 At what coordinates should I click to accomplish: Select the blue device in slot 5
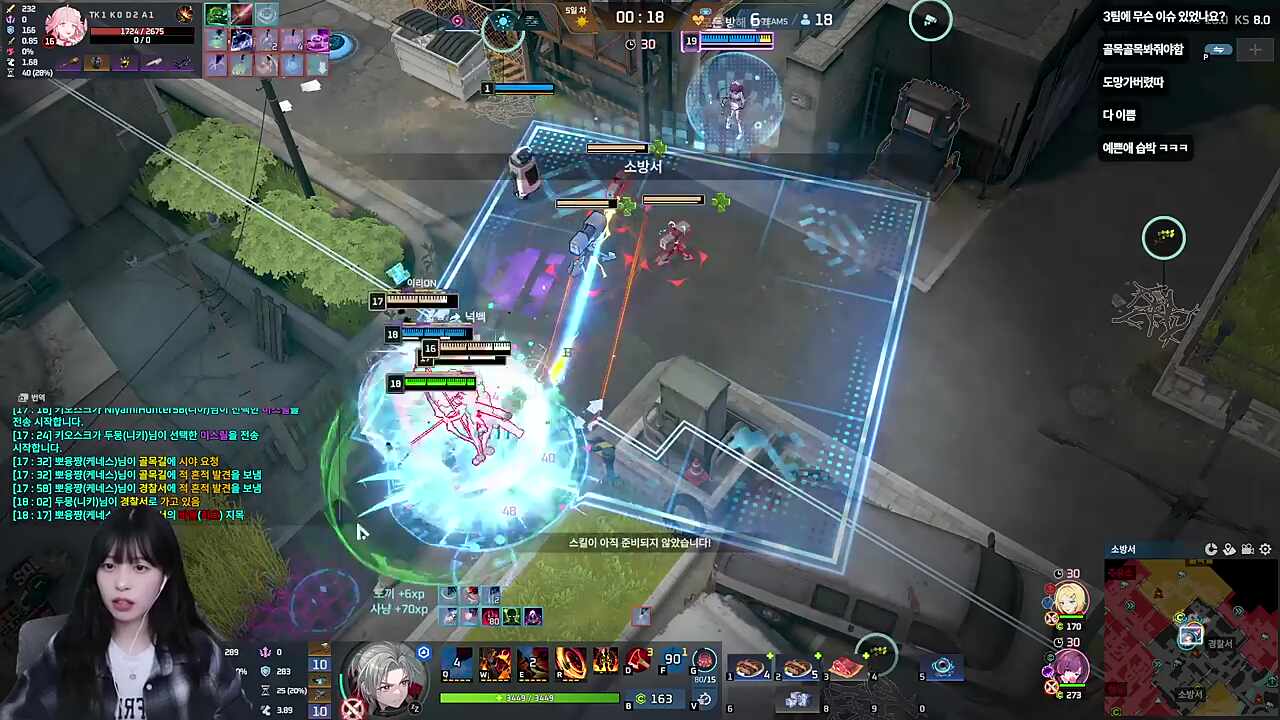point(942,667)
